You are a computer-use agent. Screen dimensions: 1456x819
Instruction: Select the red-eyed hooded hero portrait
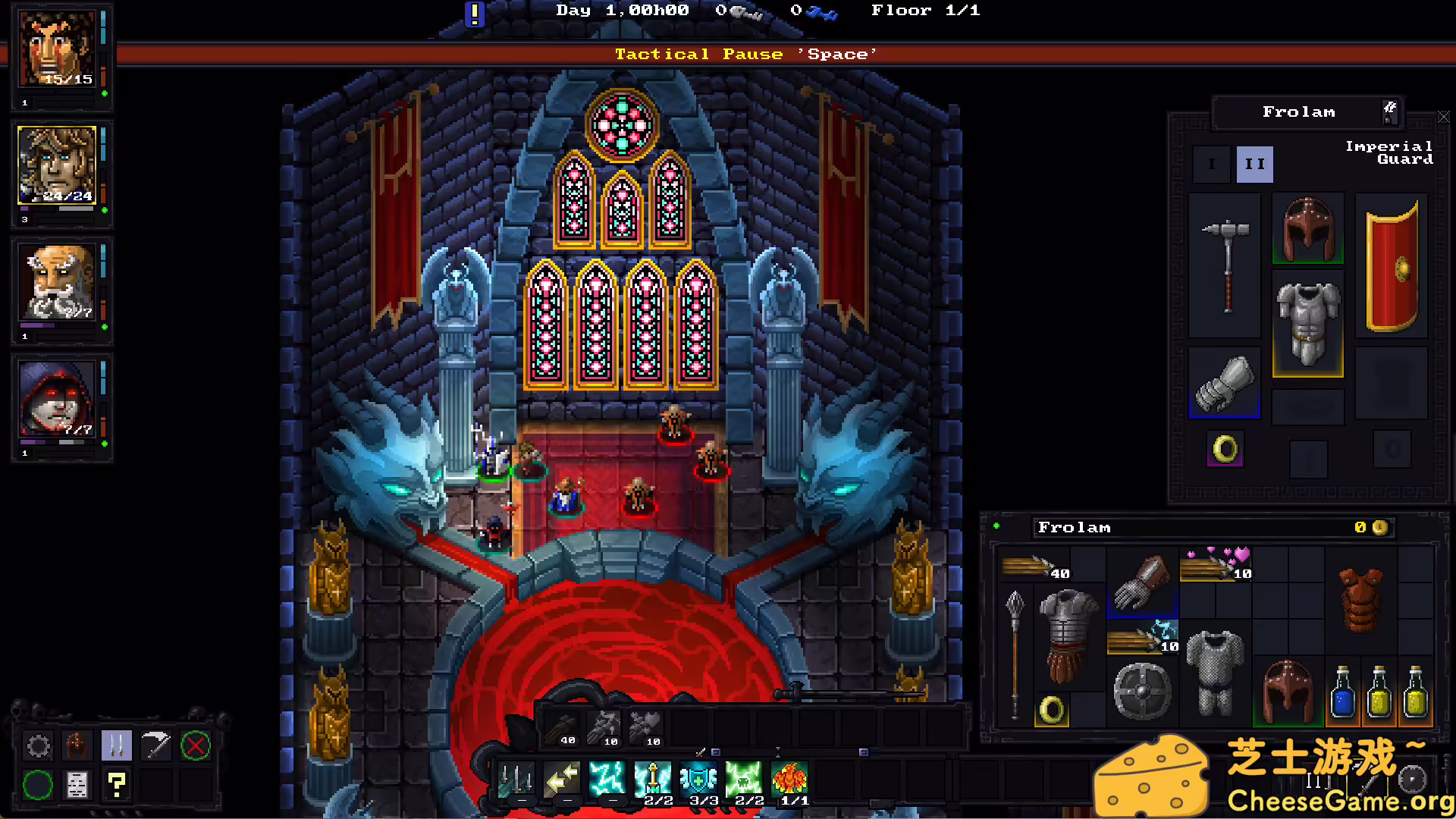click(58, 399)
